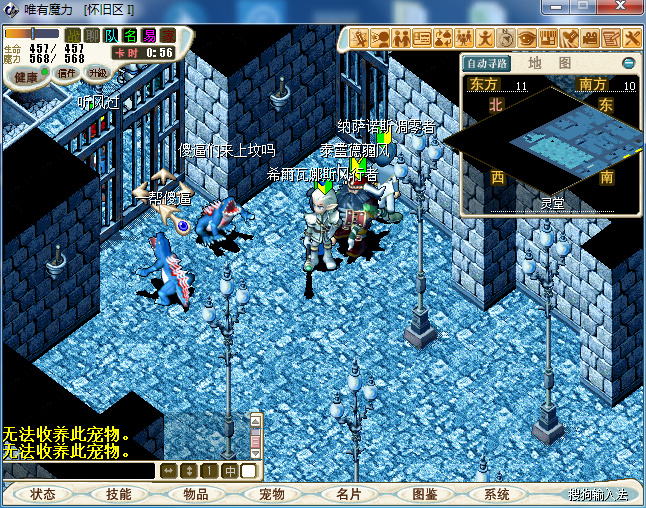Click the 升级 level-up button
The height and width of the screenshot is (508, 646).
click(97, 73)
